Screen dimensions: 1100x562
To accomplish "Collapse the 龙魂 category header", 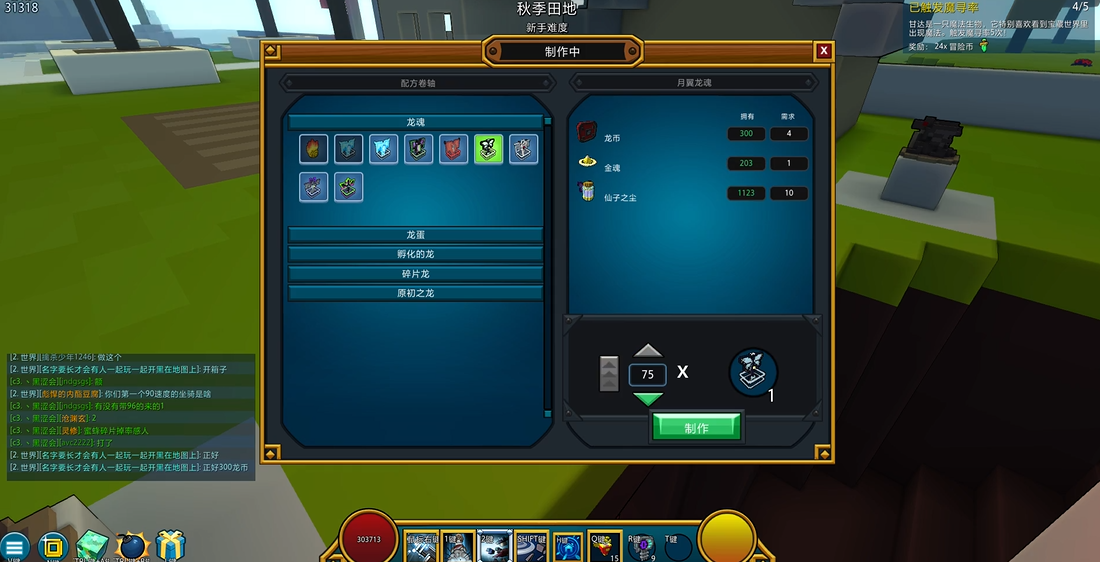I will pos(415,122).
